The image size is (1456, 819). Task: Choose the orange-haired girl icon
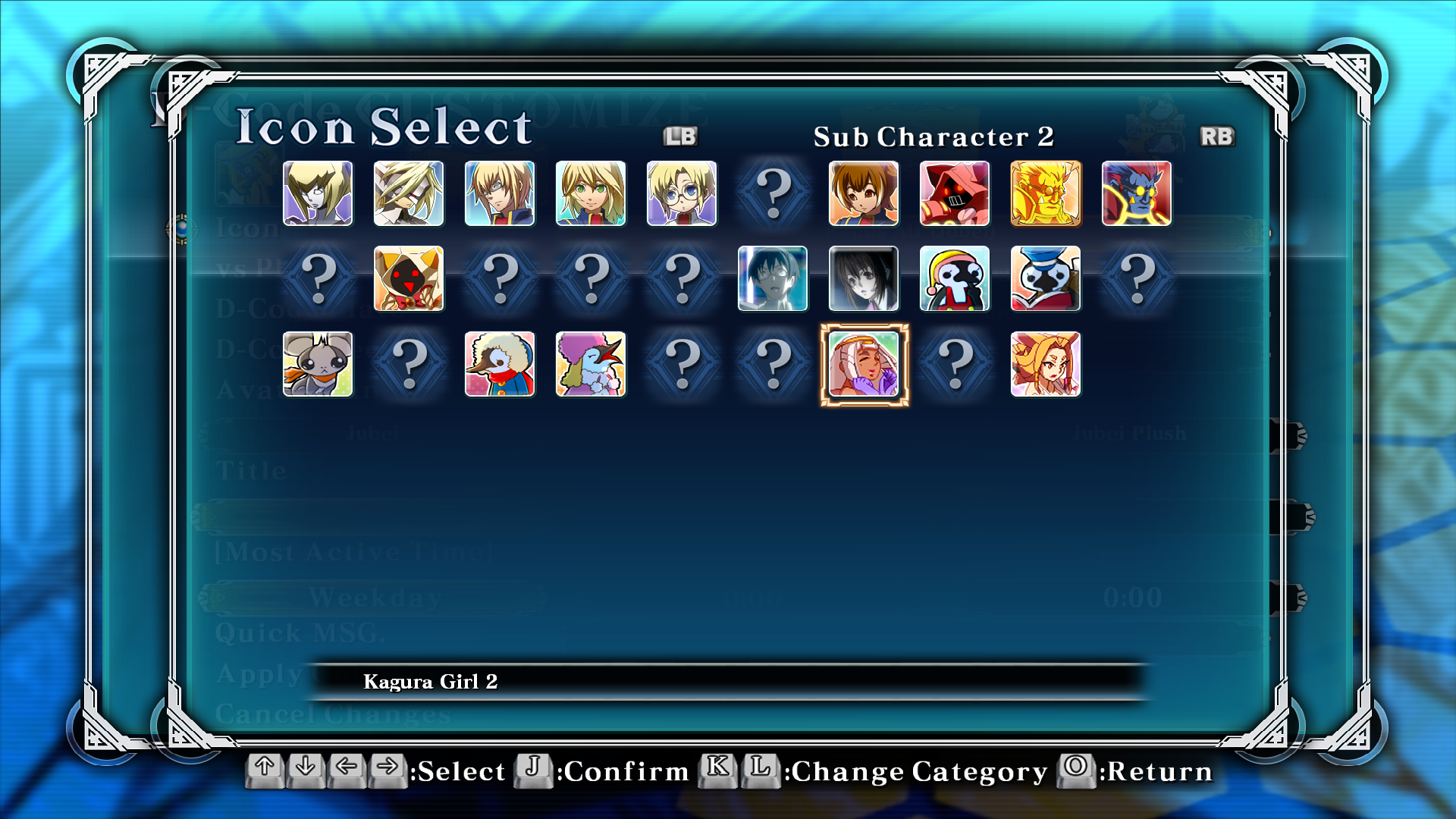[1046, 364]
